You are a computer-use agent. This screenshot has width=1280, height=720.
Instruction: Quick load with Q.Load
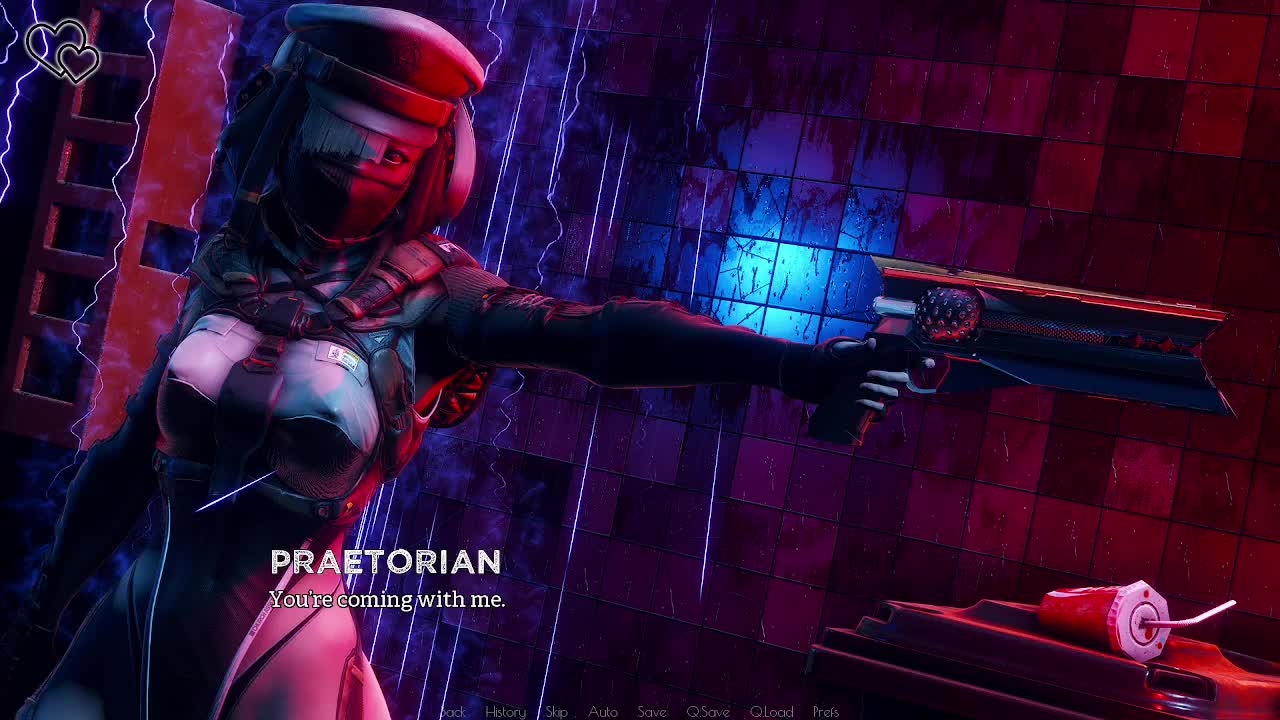tap(771, 712)
